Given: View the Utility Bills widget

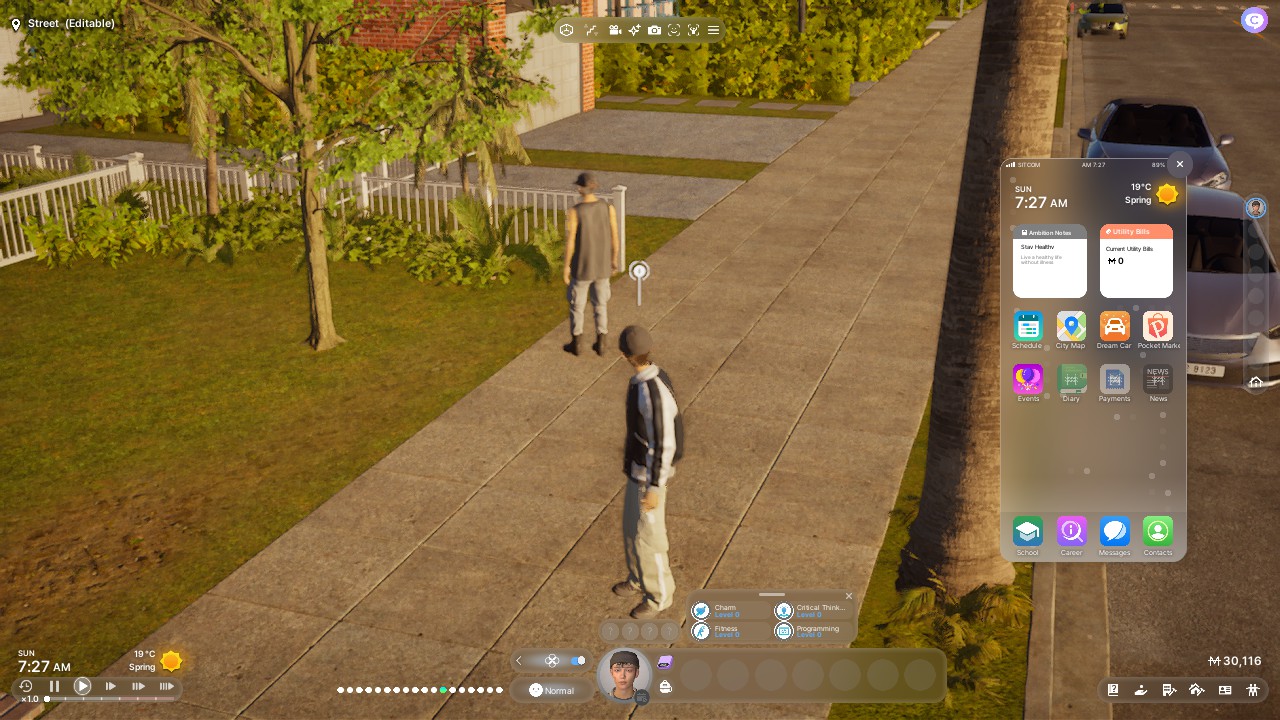Looking at the screenshot, I should pos(1136,261).
